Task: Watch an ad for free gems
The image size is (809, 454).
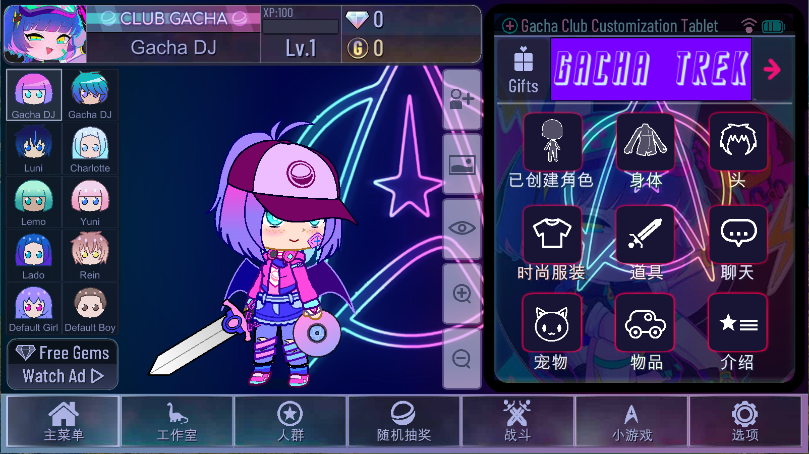Action: 62,365
